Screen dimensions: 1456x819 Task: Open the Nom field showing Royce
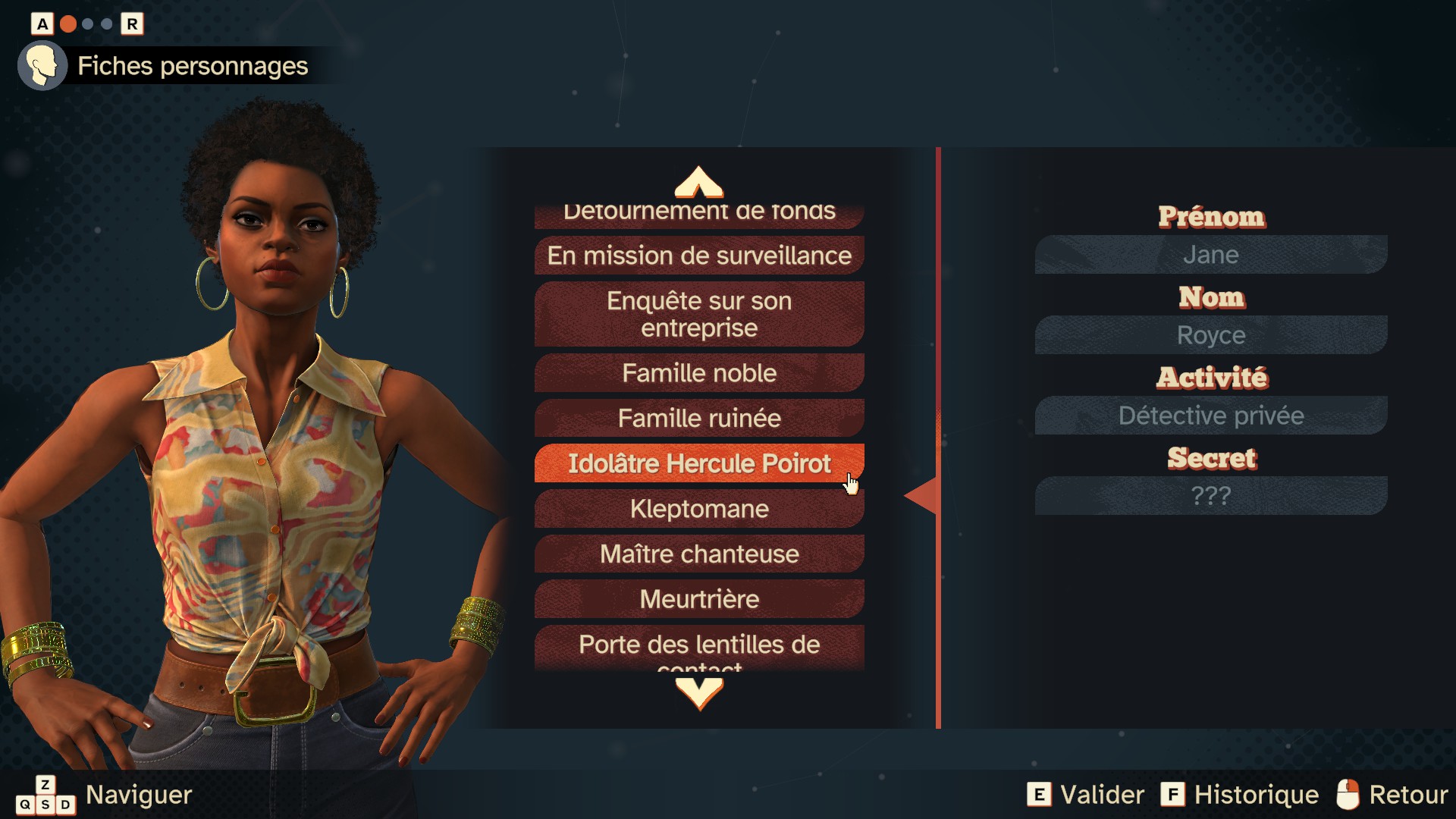(x=1210, y=335)
